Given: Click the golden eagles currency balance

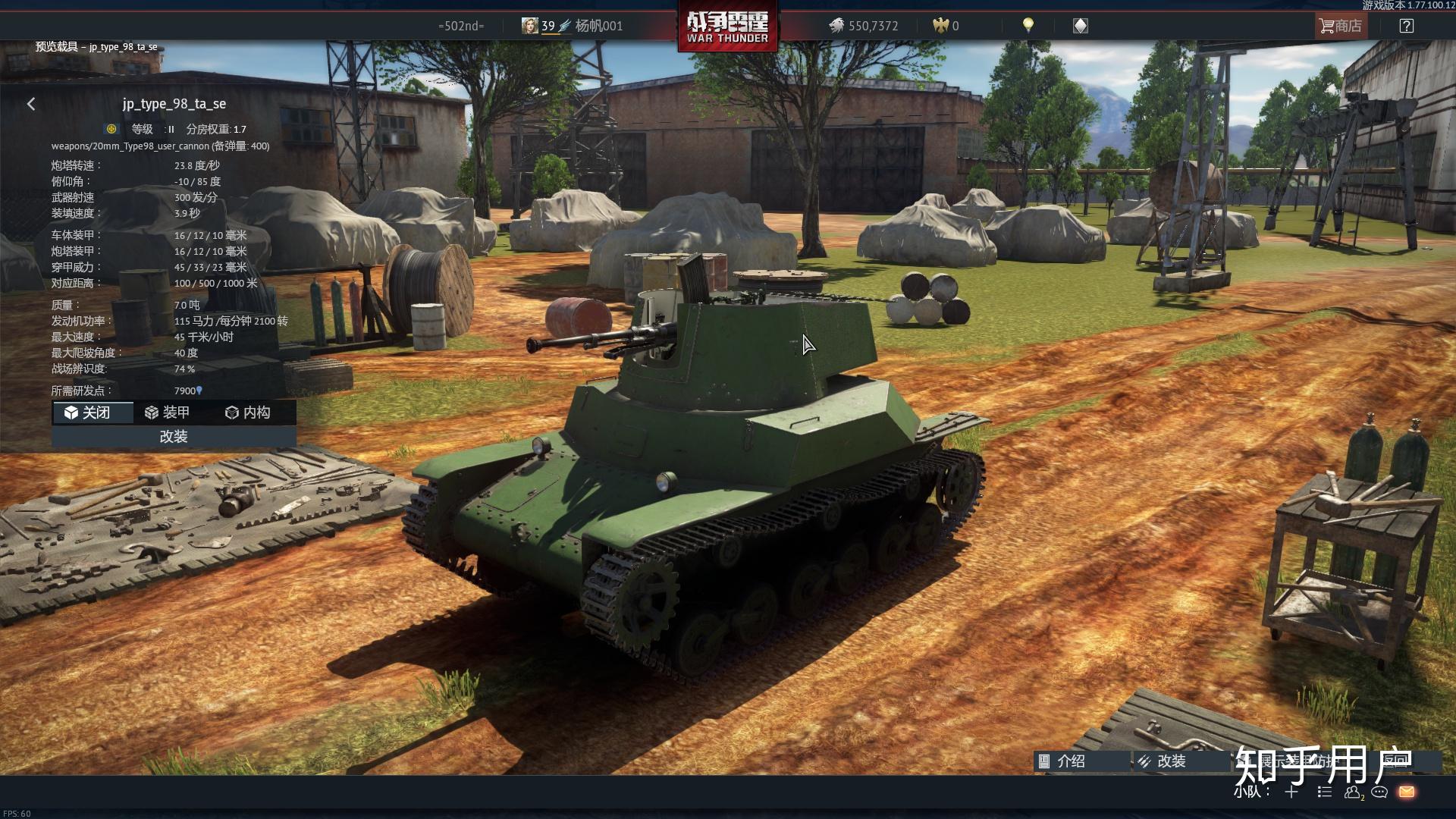Looking at the screenshot, I should tap(946, 26).
